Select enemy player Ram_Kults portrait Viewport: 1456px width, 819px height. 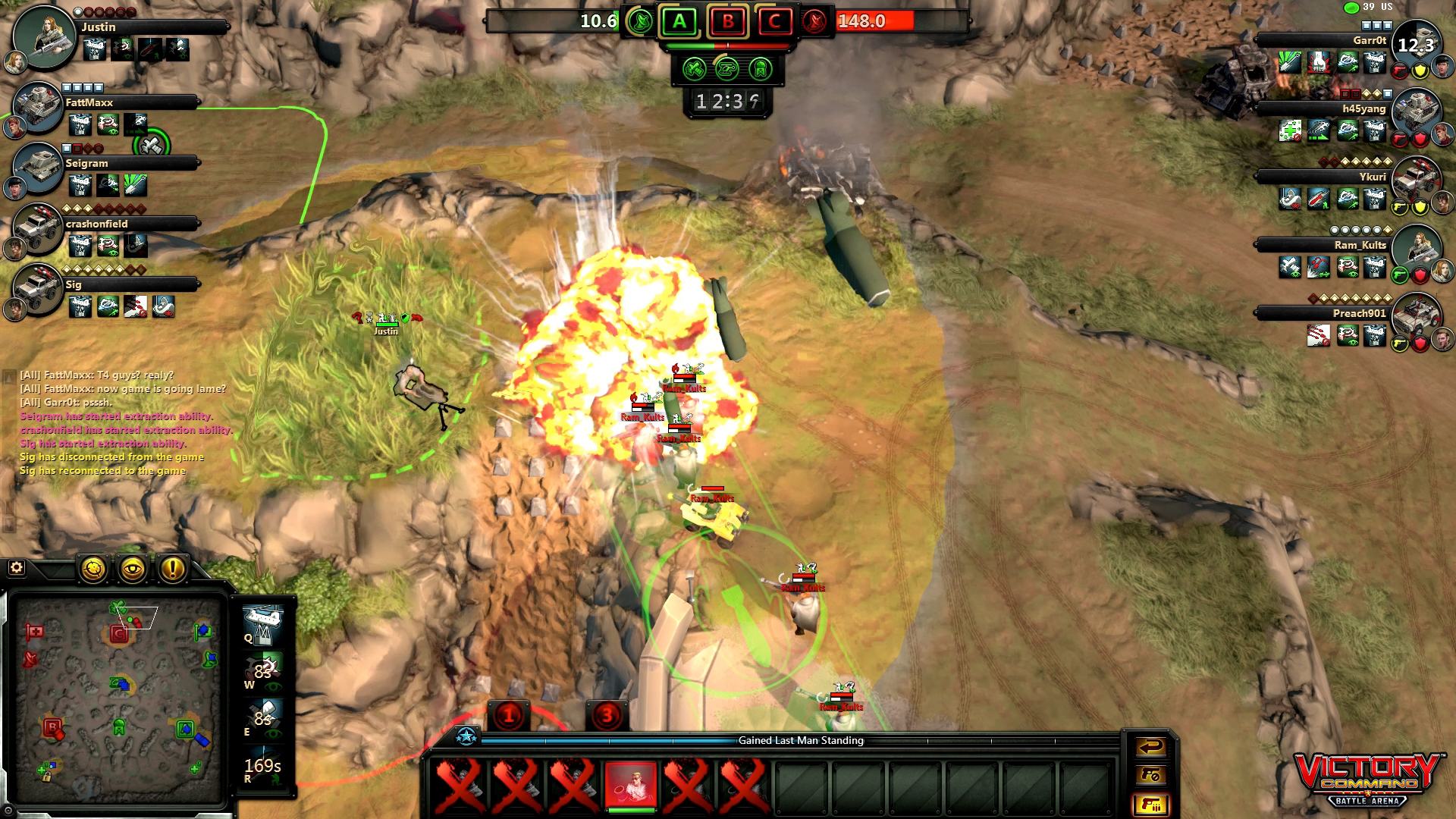(1417, 249)
